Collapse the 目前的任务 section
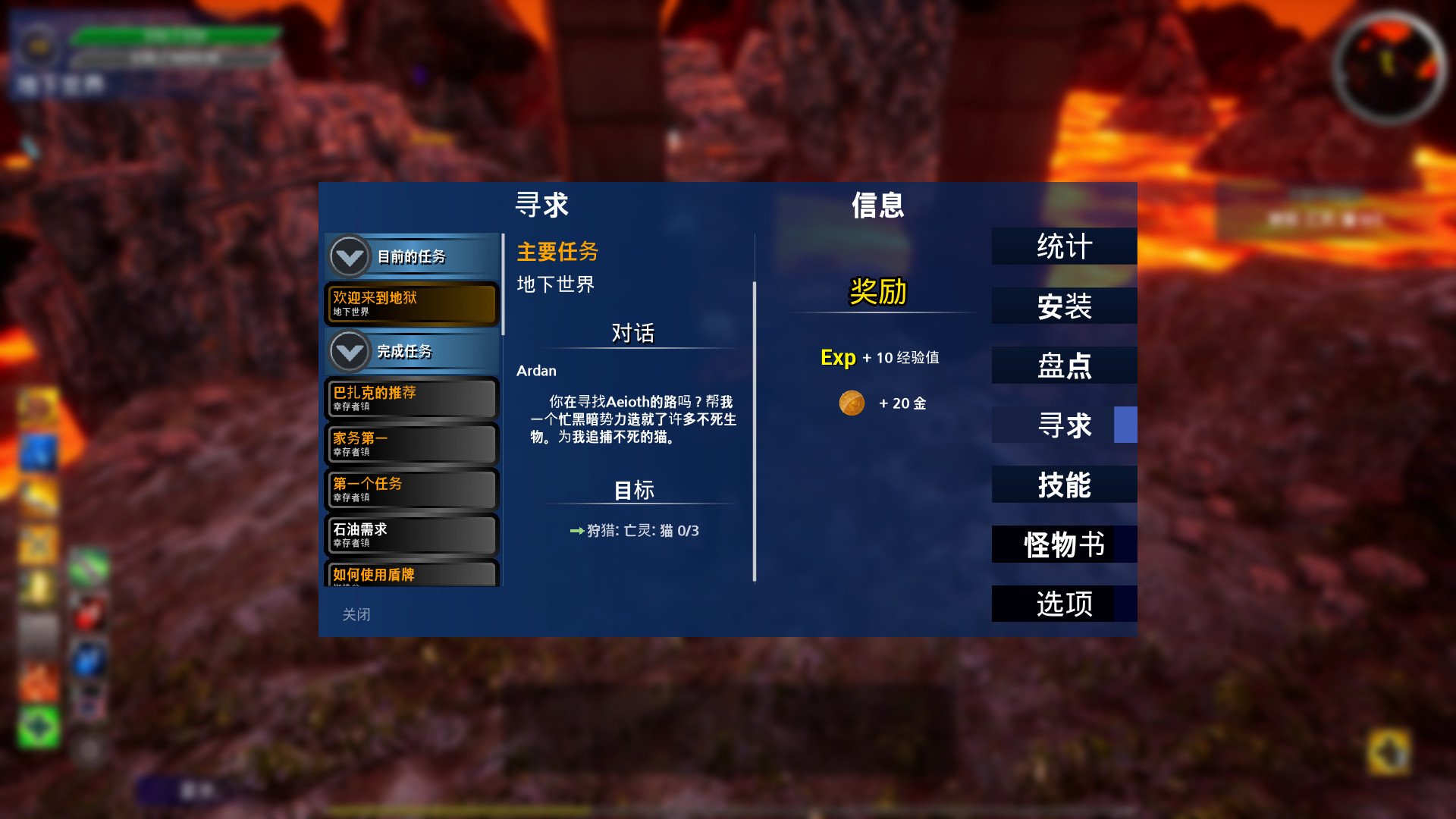 coord(349,257)
